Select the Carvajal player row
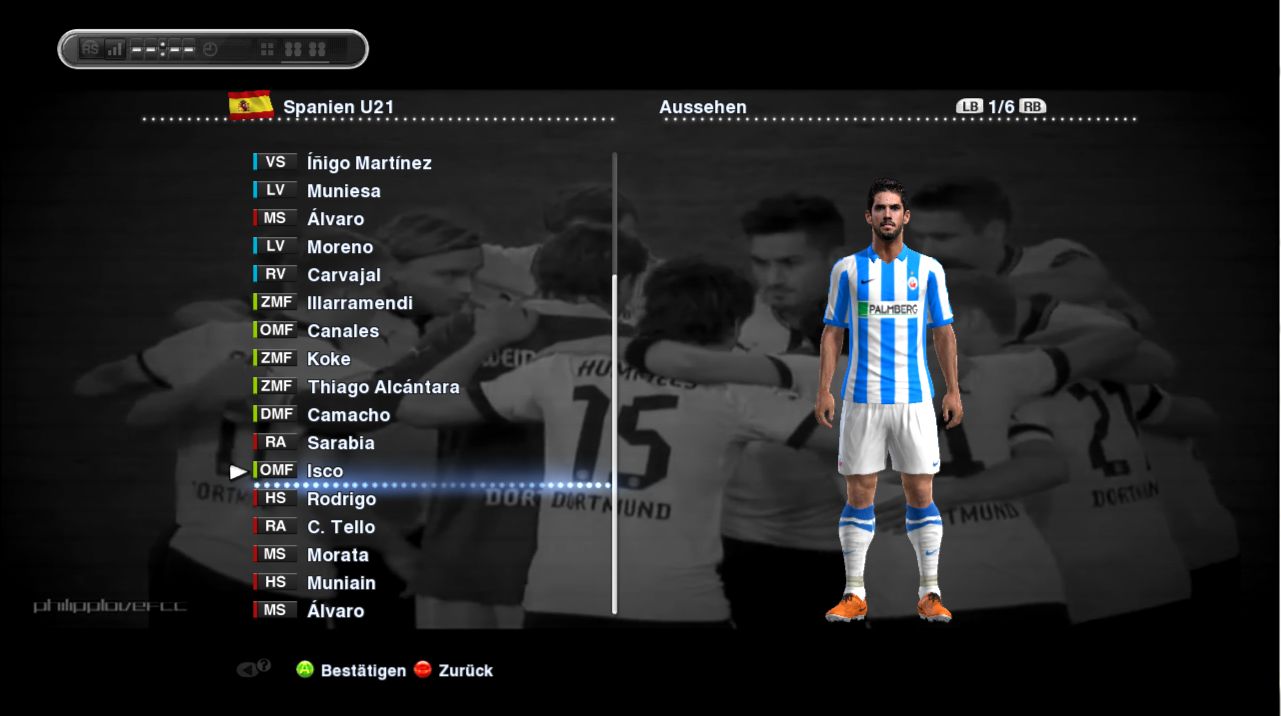This screenshot has width=1281, height=716. [344, 275]
